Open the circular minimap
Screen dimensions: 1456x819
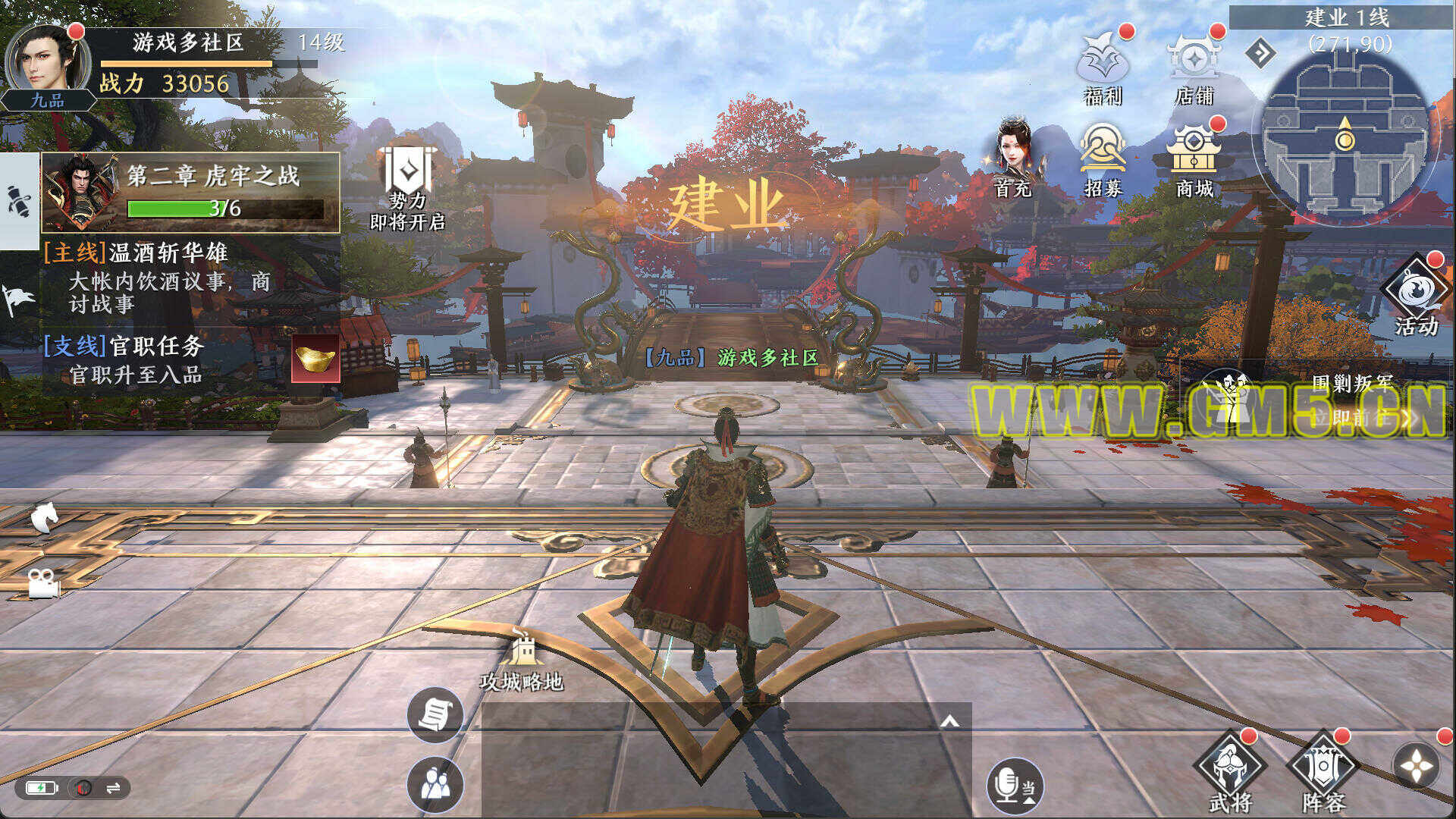[1345, 141]
